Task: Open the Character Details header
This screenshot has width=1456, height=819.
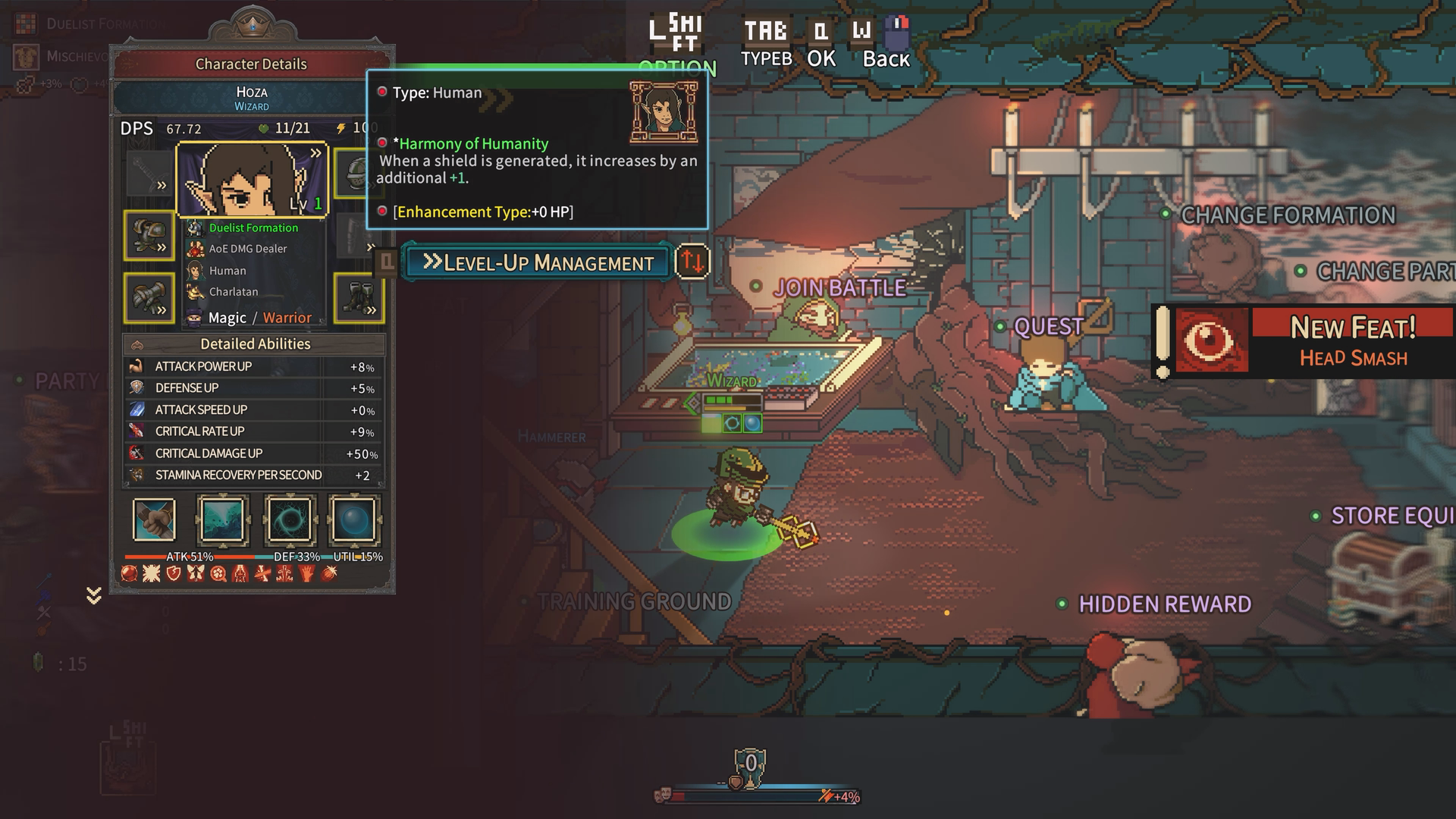Action: tap(250, 64)
